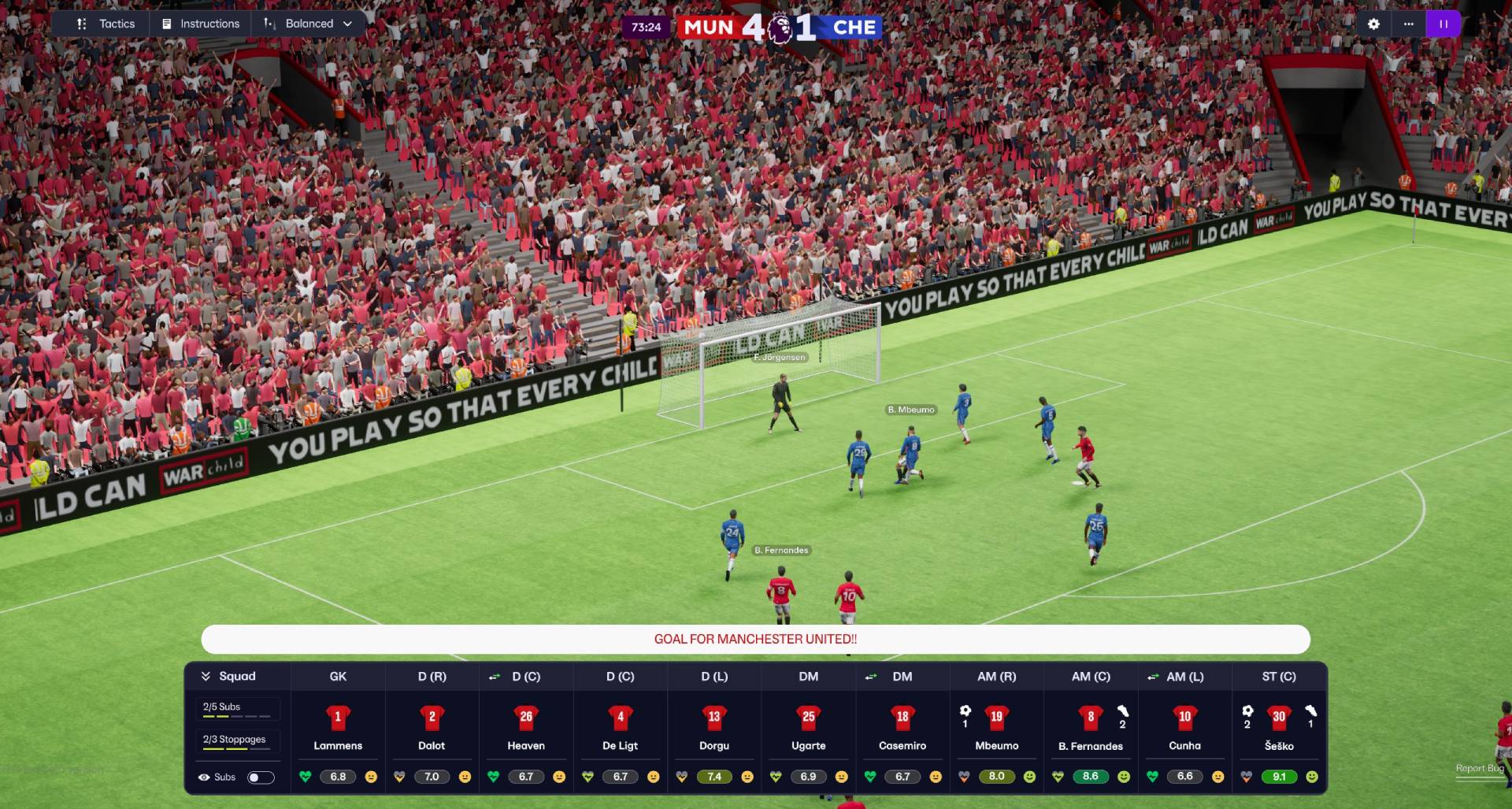Toggle the Subs switch on
This screenshot has width=1512, height=809.
point(260,777)
